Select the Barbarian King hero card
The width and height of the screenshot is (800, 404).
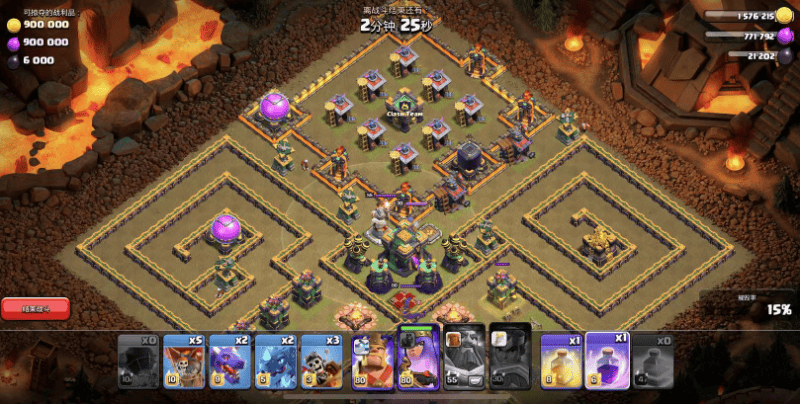coord(372,360)
